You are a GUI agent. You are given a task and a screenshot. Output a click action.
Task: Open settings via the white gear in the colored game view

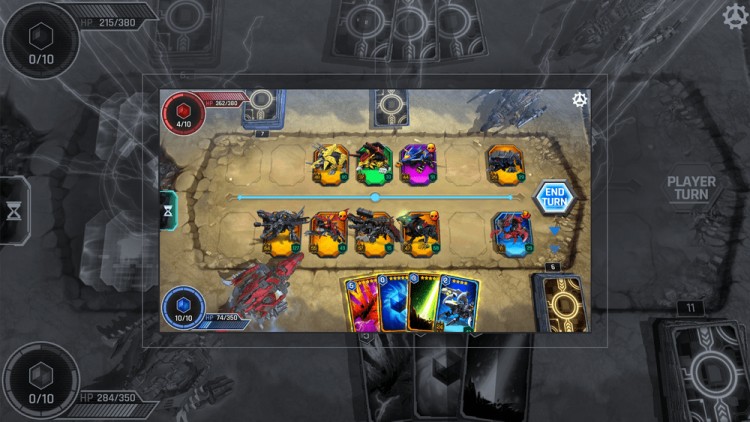[x=579, y=99]
